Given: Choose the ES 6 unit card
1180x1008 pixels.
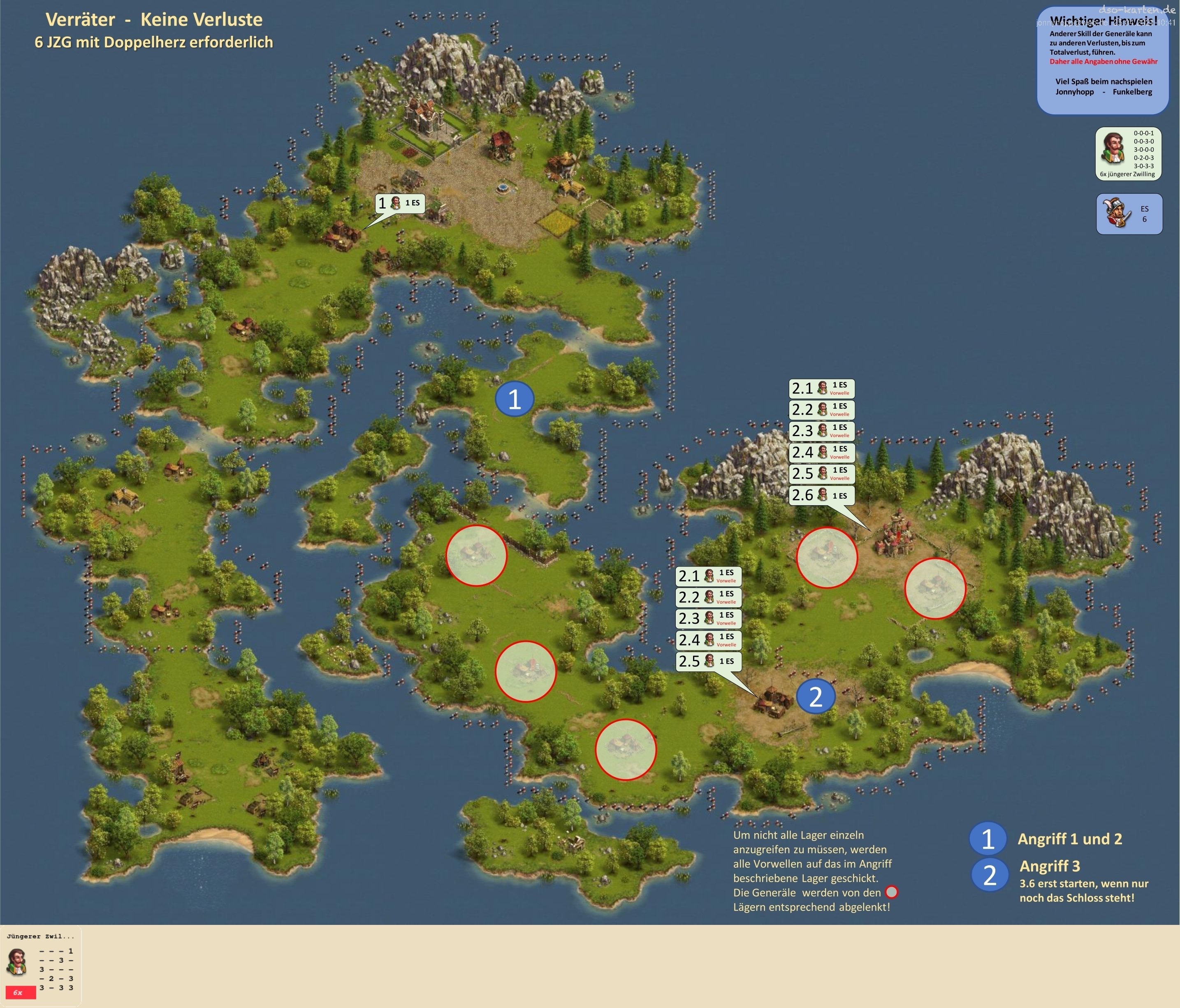Looking at the screenshot, I should point(1129,214).
